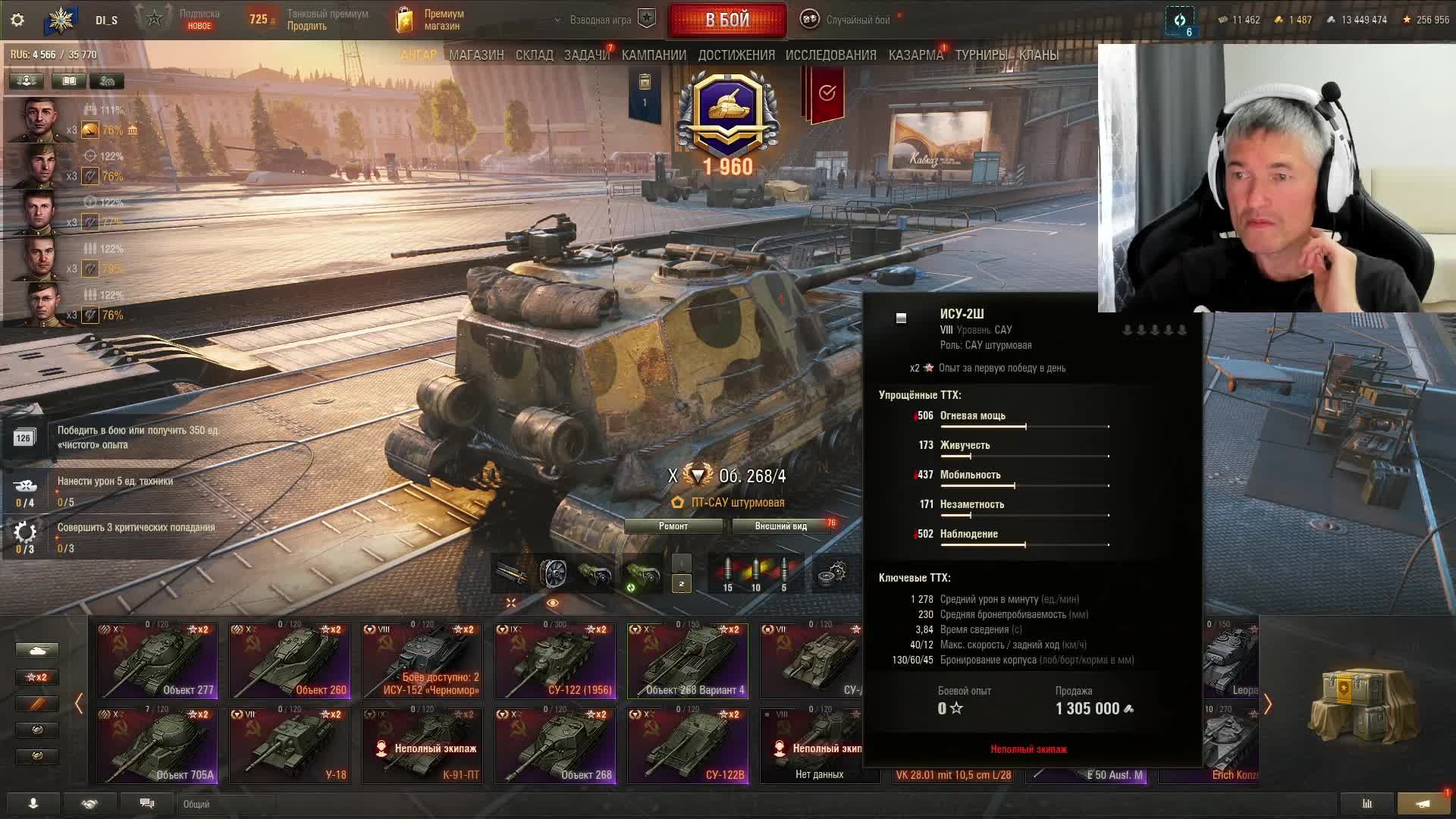Viewport: 1456px width, 819px height.
Task: Go to the КАМПАНИИ tab
Action: click(x=654, y=55)
